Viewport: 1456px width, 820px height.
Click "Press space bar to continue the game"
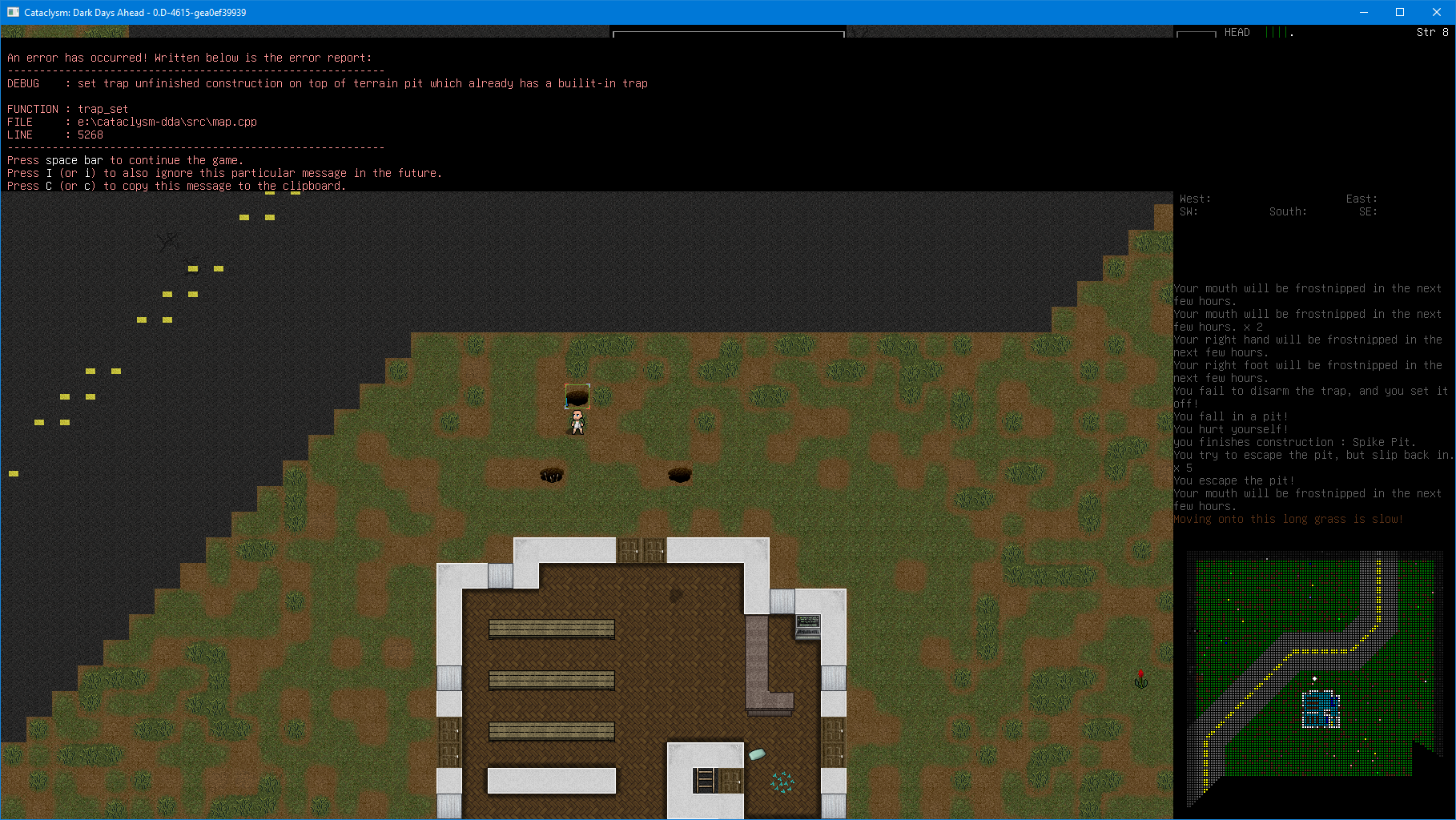pos(124,159)
